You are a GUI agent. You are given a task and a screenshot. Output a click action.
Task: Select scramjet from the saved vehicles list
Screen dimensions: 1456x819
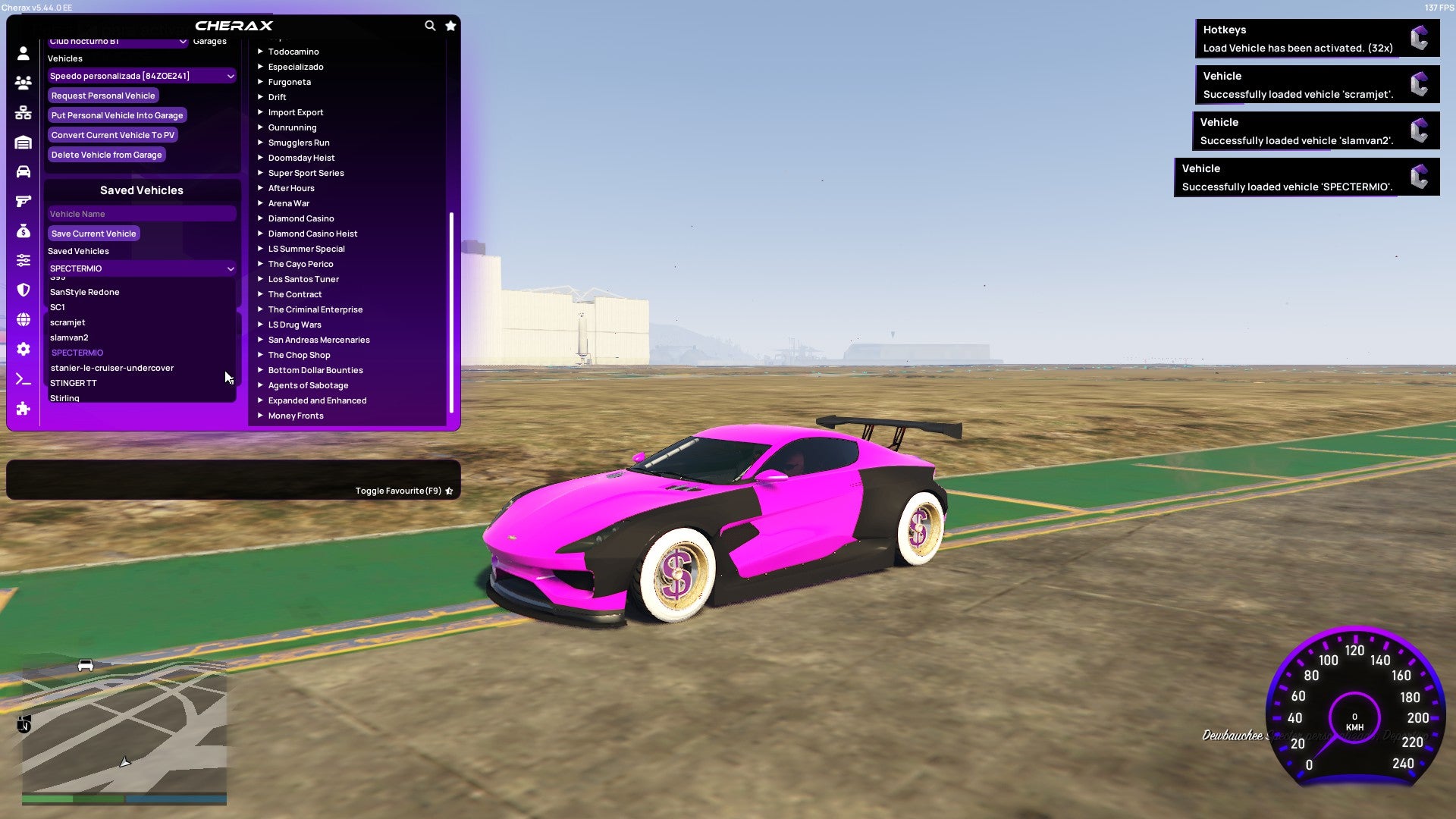pyautogui.click(x=67, y=322)
